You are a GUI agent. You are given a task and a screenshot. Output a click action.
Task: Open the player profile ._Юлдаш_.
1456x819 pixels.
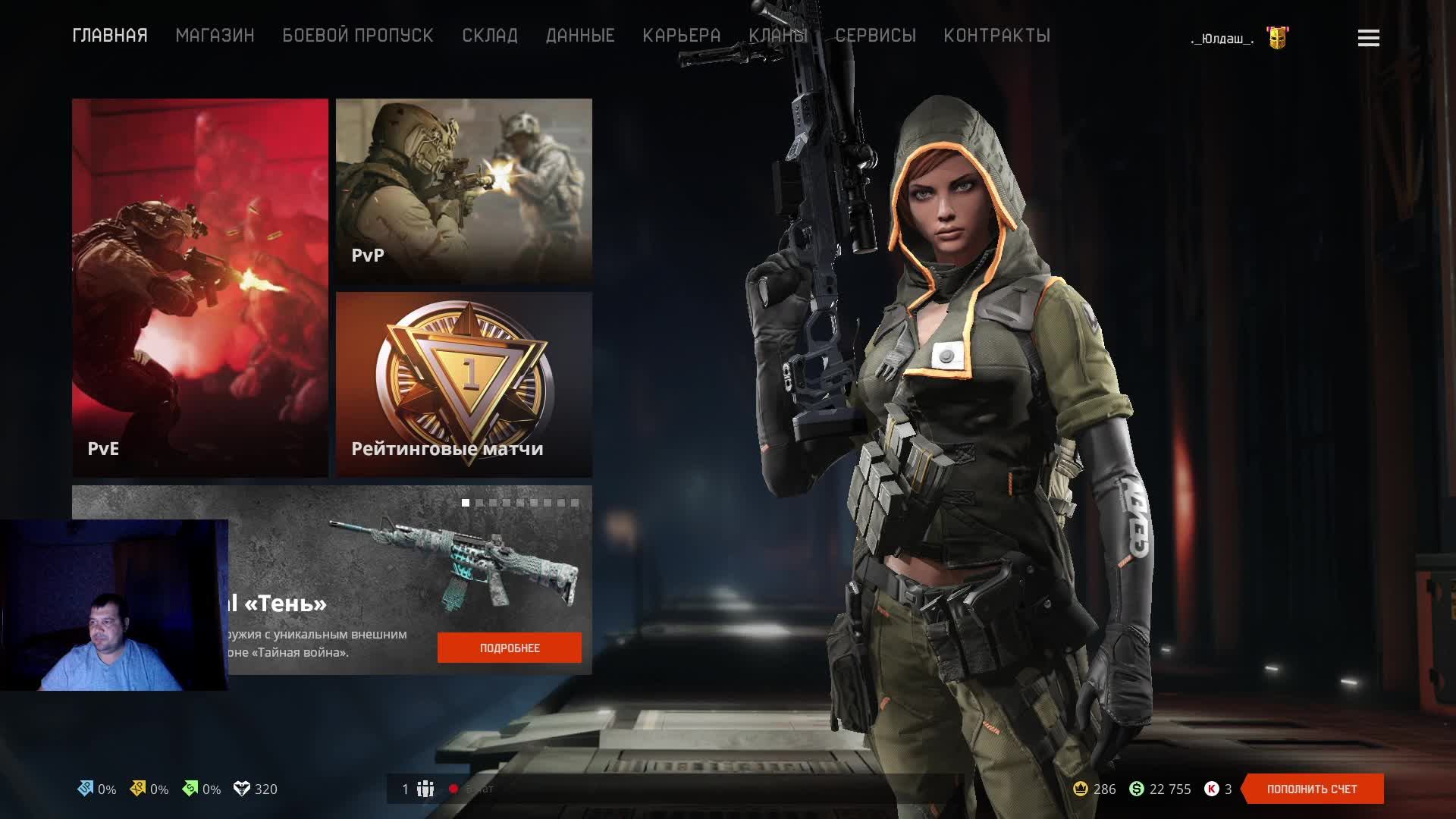(x=1222, y=39)
